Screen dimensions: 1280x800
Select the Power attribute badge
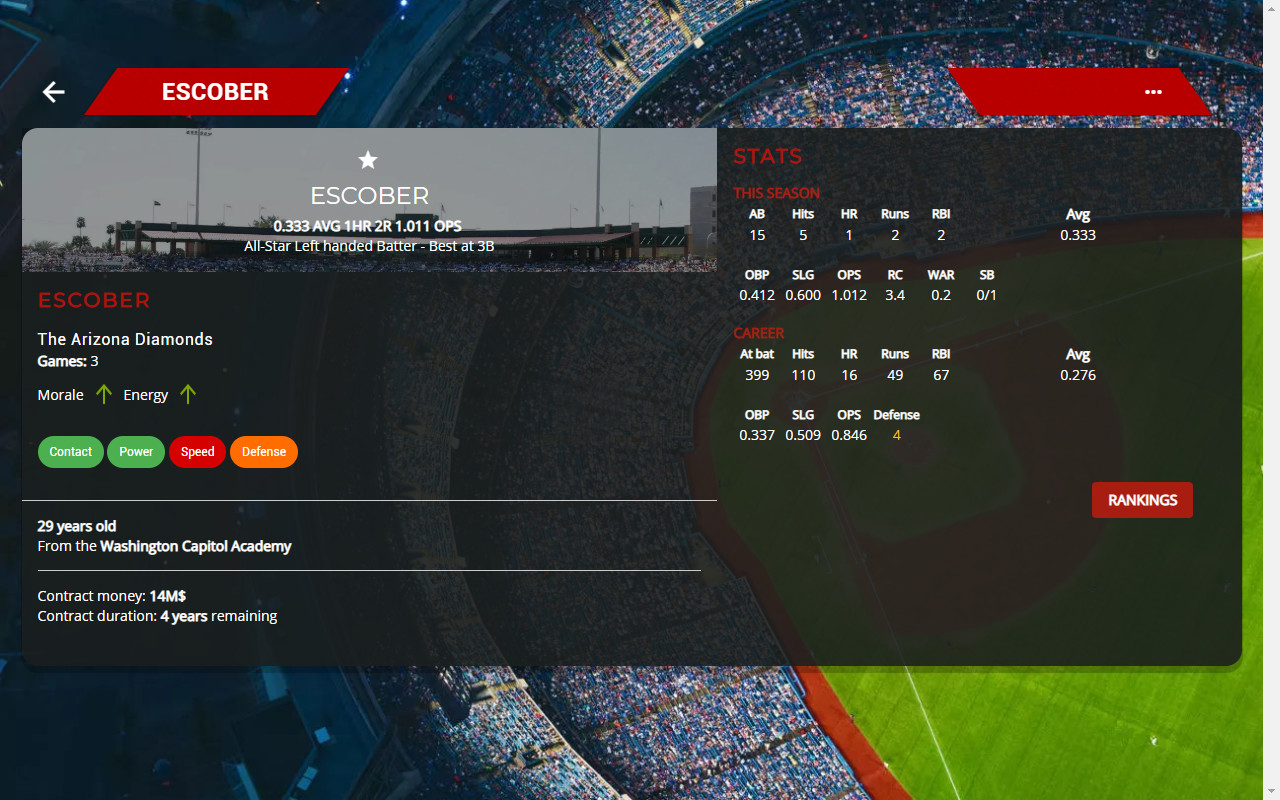(x=135, y=451)
